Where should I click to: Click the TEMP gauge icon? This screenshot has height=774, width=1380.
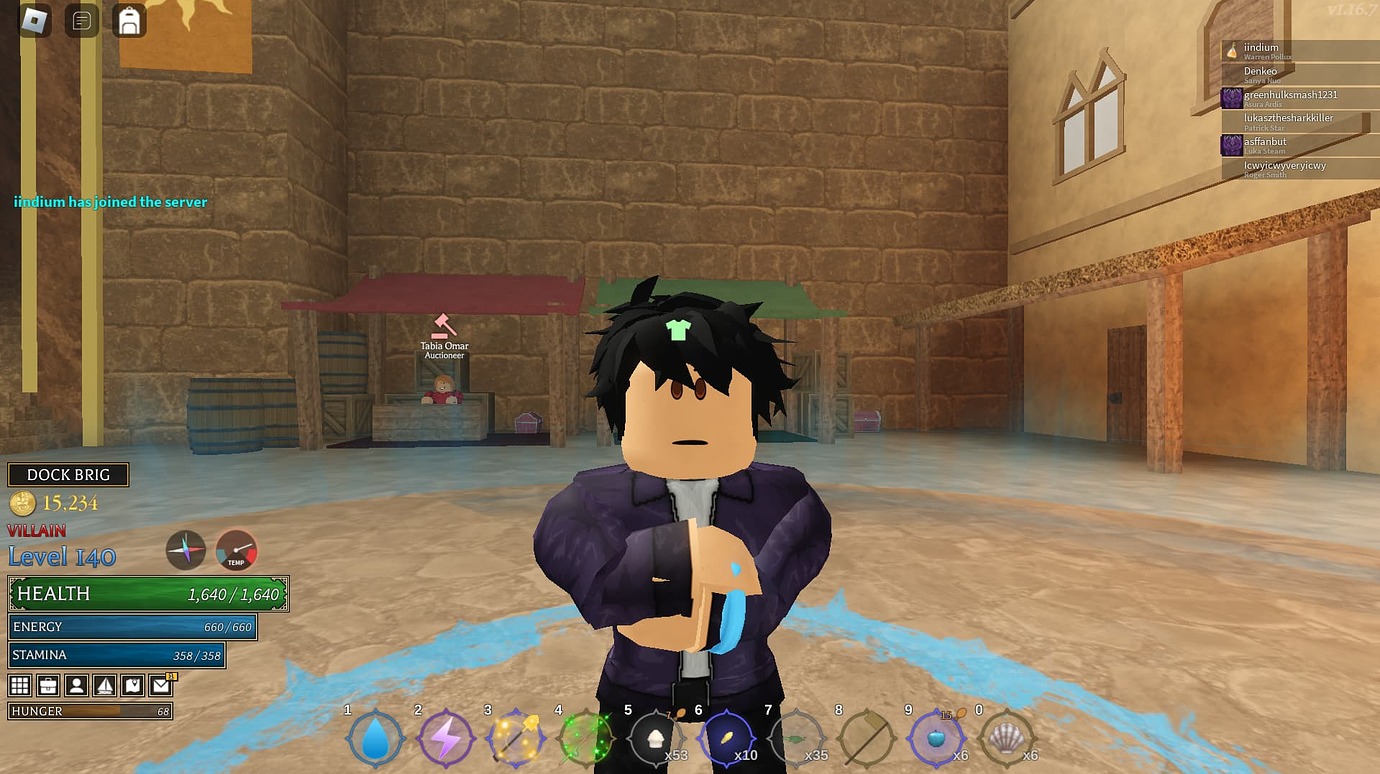pos(237,550)
